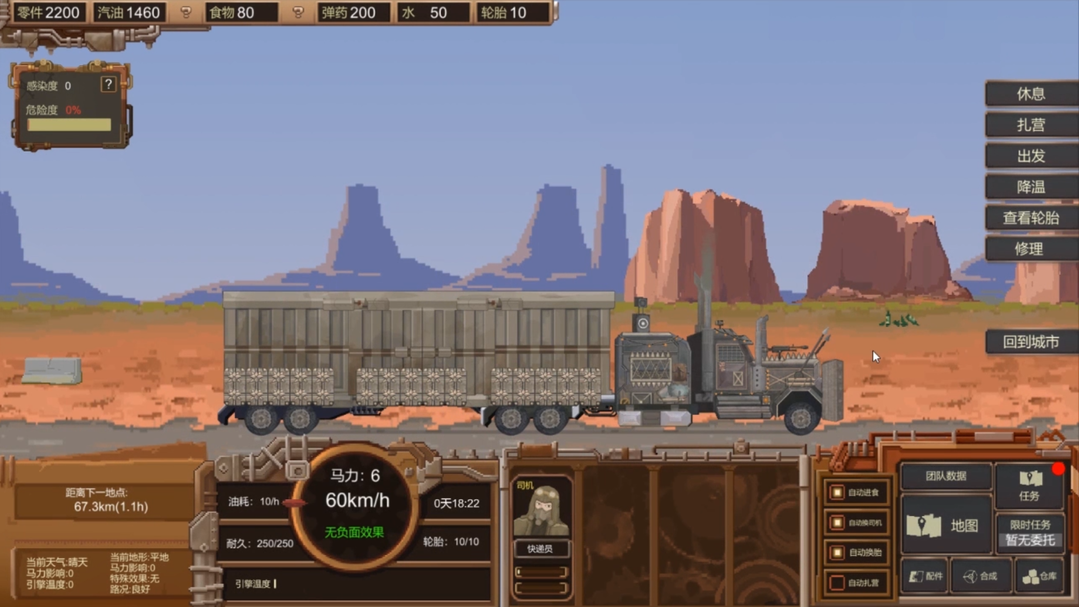
Task: Open the 配件 parts menu
Action: pyautogui.click(x=925, y=576)
